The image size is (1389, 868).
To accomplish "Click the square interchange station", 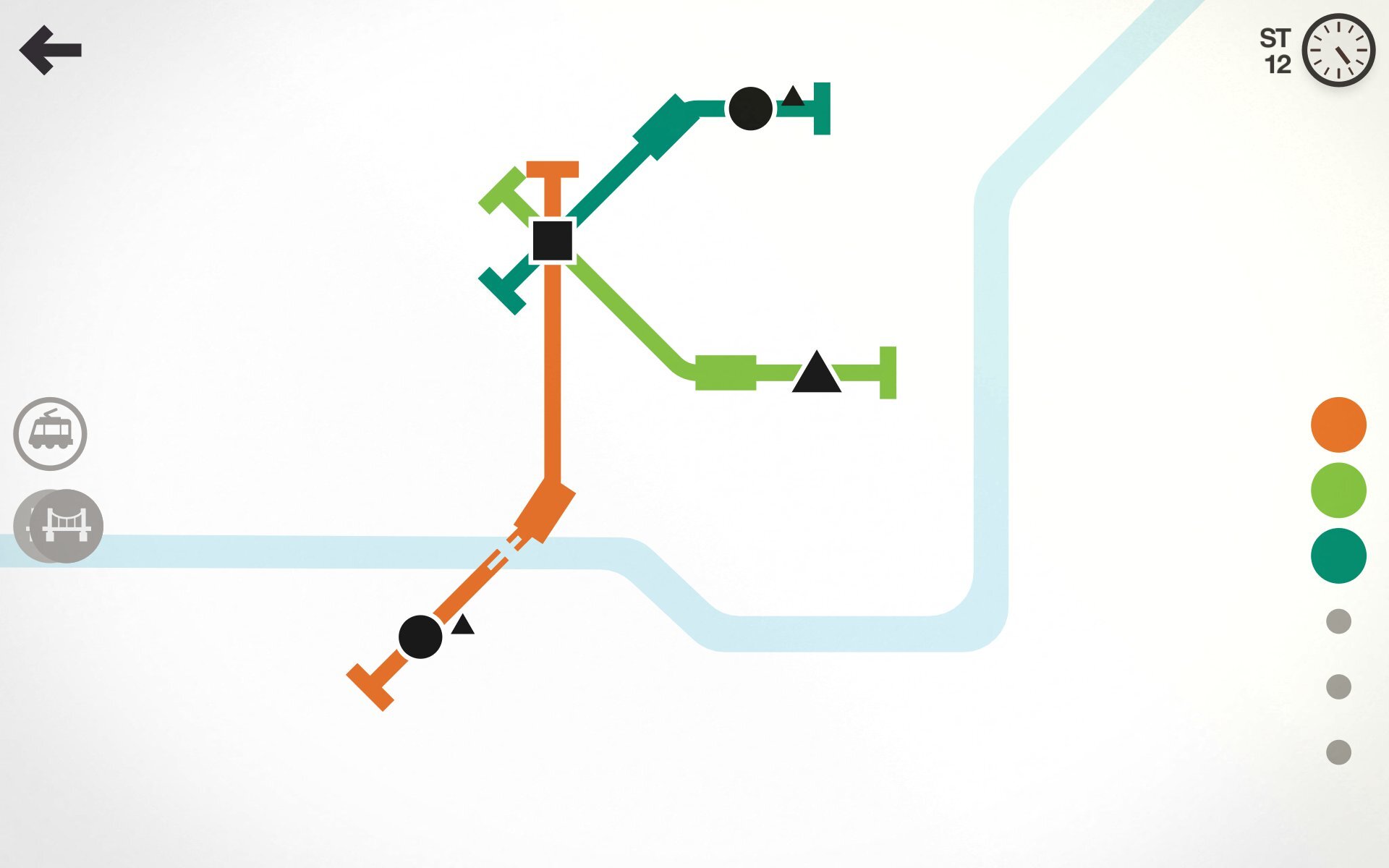I will (x=553, y=241).
